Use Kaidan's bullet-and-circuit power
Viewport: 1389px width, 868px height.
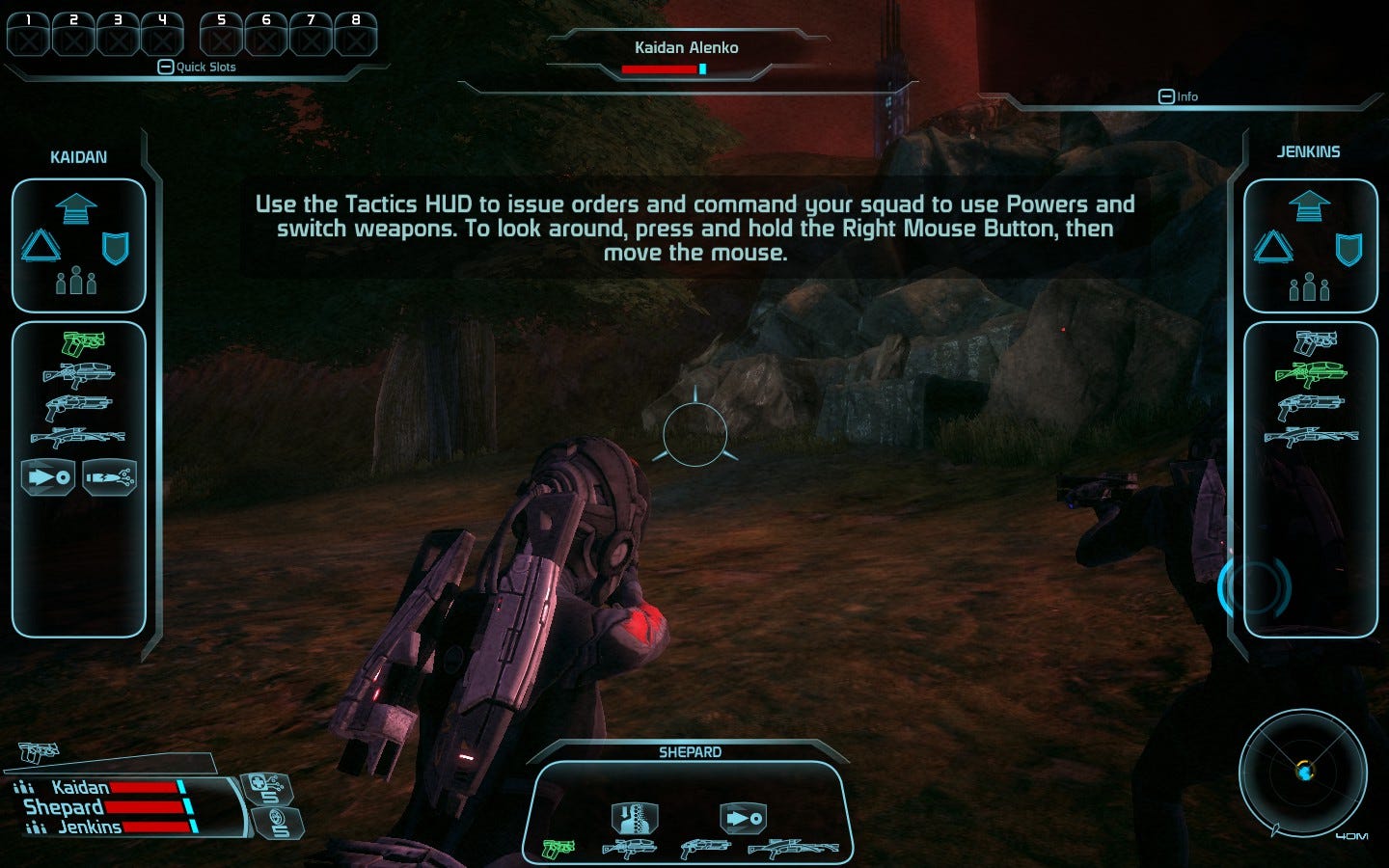pyautogui.click(x=109, y=476)
